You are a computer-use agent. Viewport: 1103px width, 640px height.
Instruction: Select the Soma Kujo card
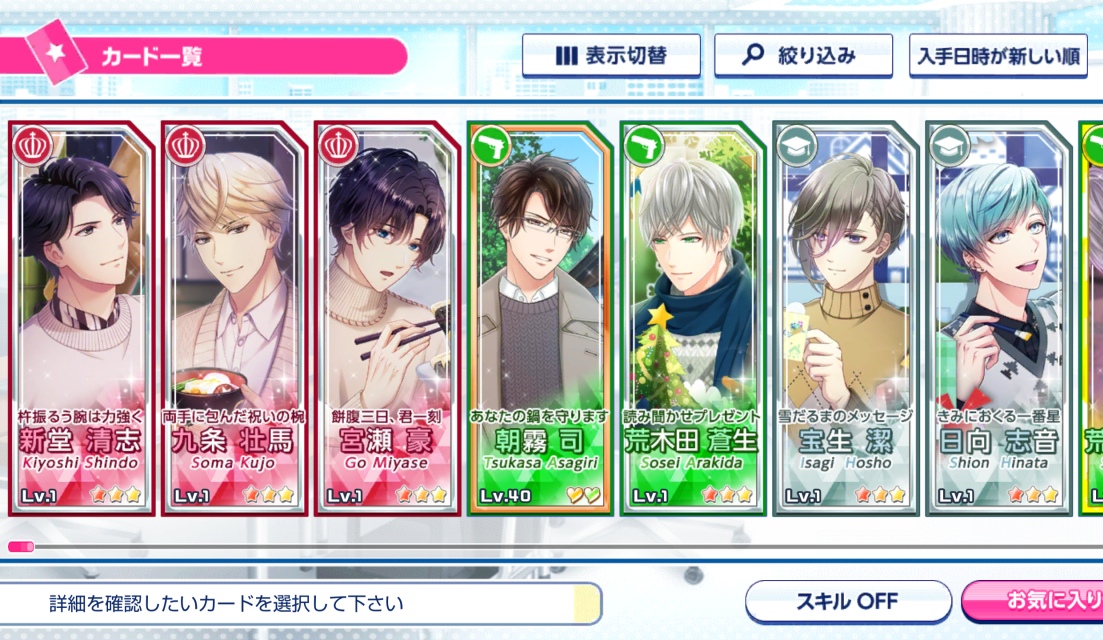click(234, 318)
